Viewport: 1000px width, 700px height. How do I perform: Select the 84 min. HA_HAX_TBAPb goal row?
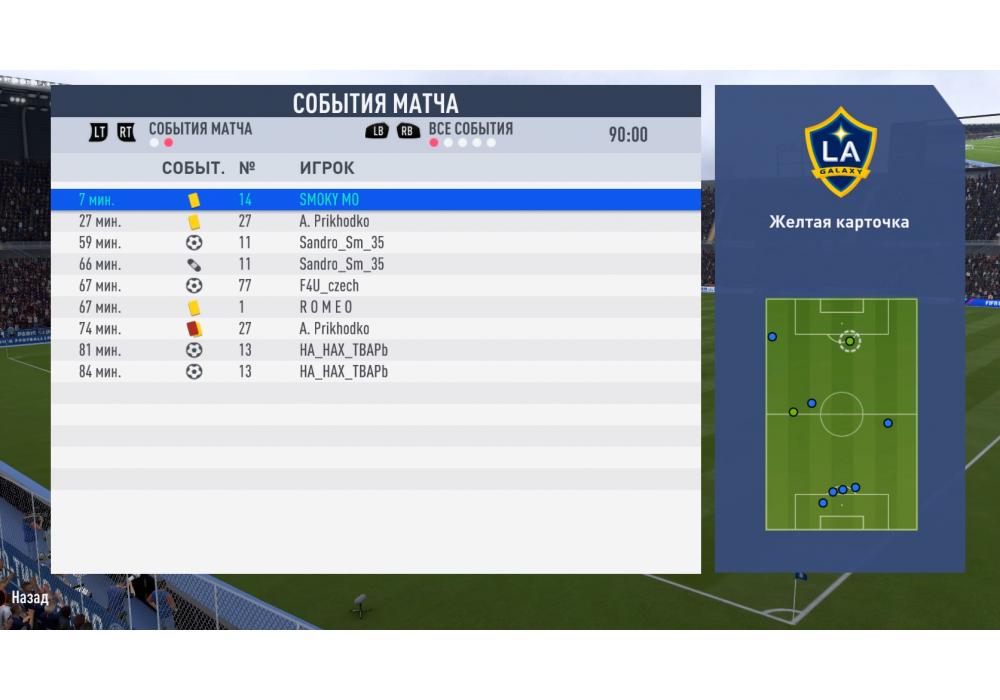(x=375, y=372)
